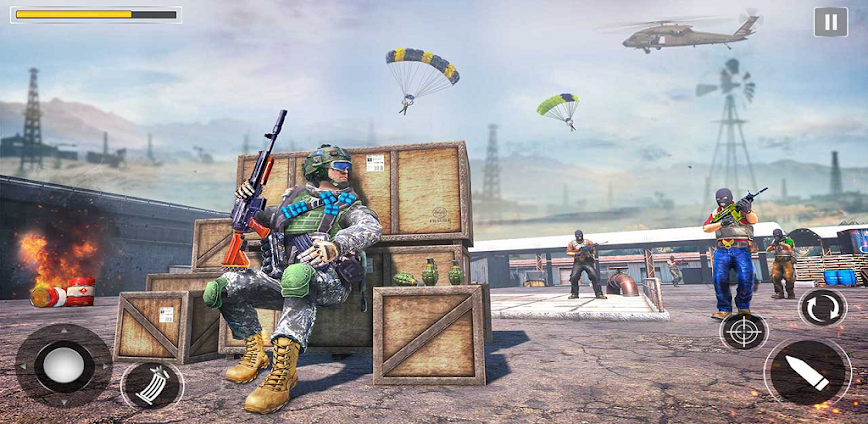Tap the crosshair aim button
This screenshot has width=868, height=424.
click(743, 332)
